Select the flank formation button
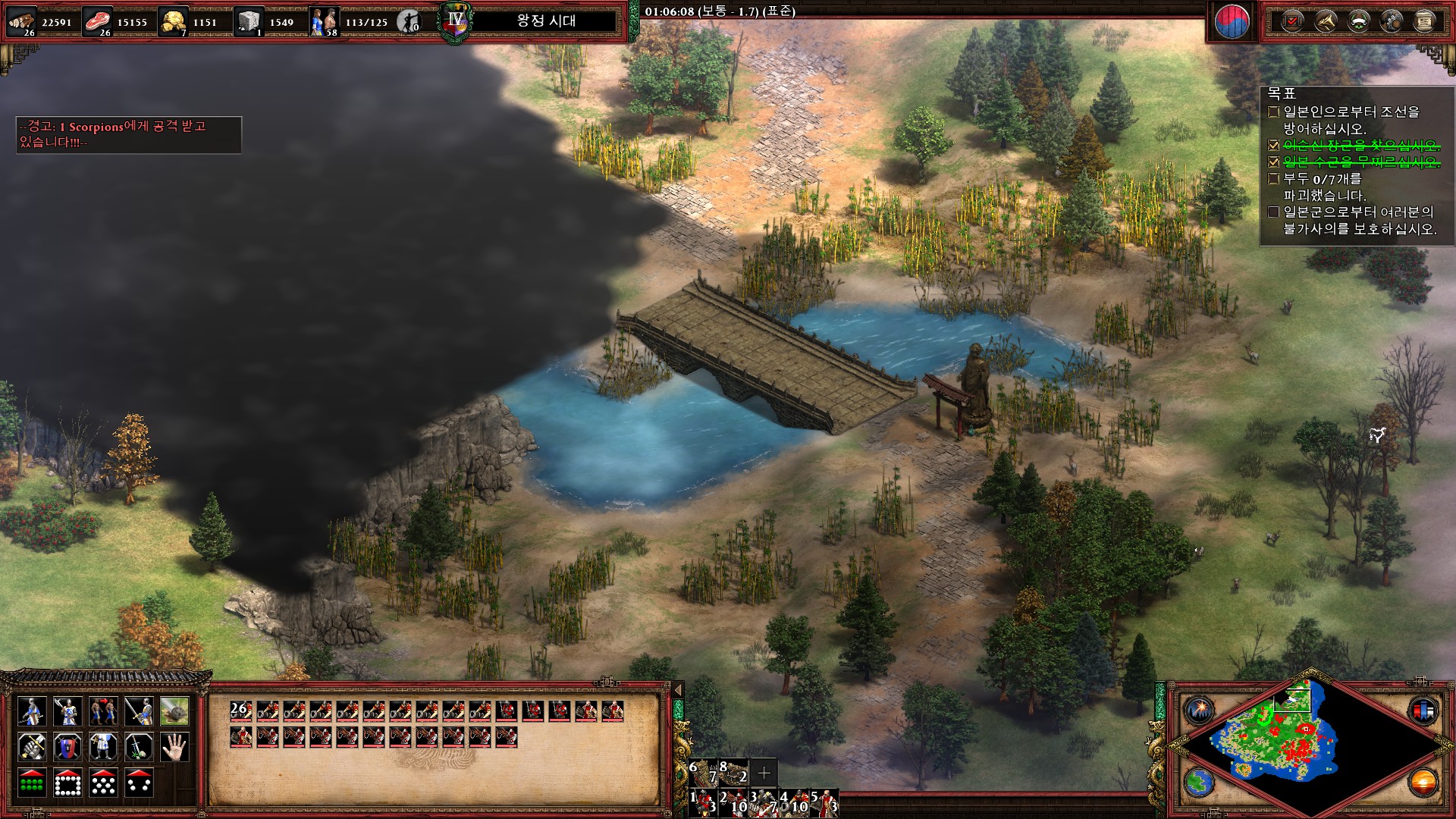This screenshot has height=819, width=1456. [x=140, y=783]
